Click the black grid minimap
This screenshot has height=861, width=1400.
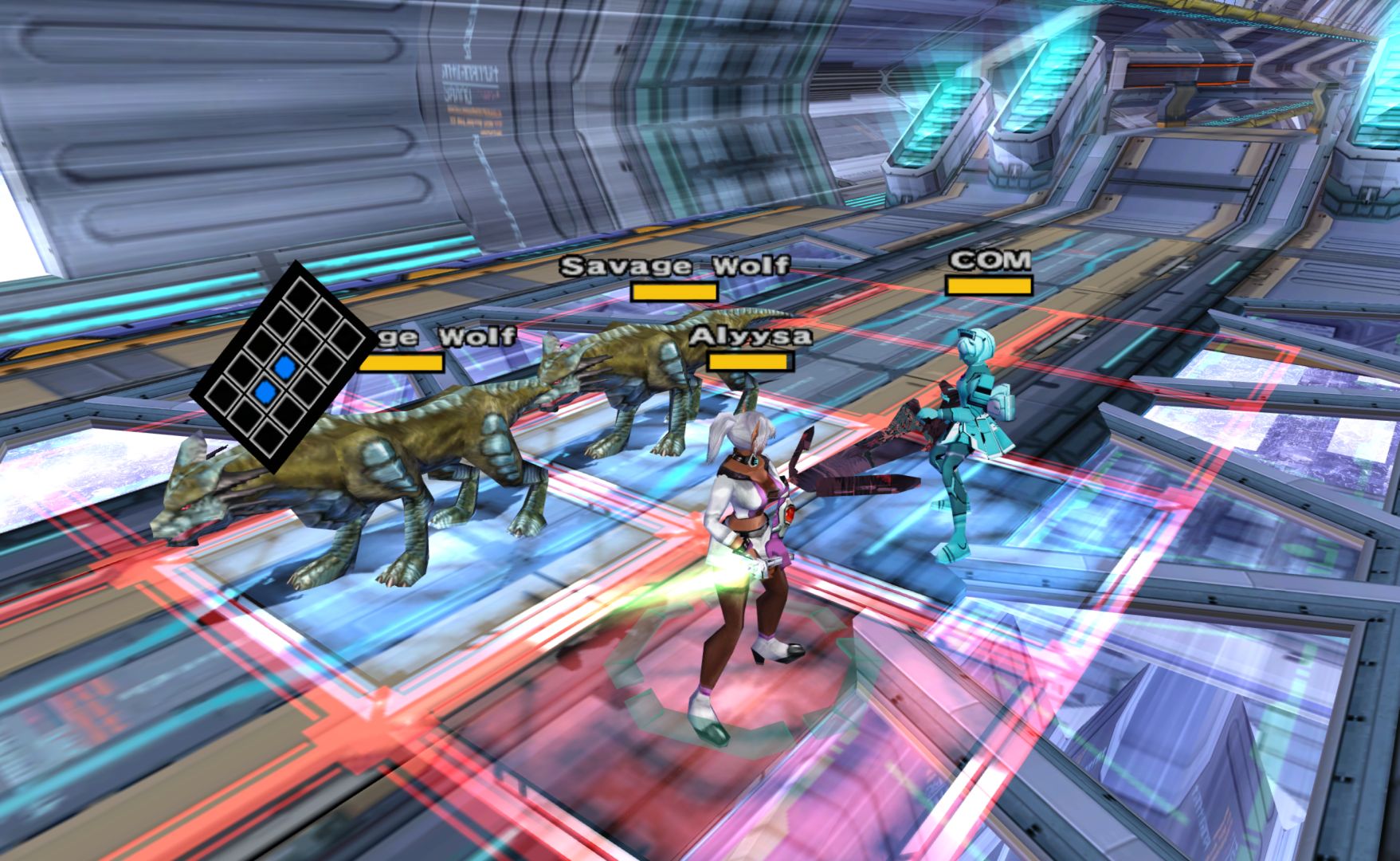(x=284, y=366)
